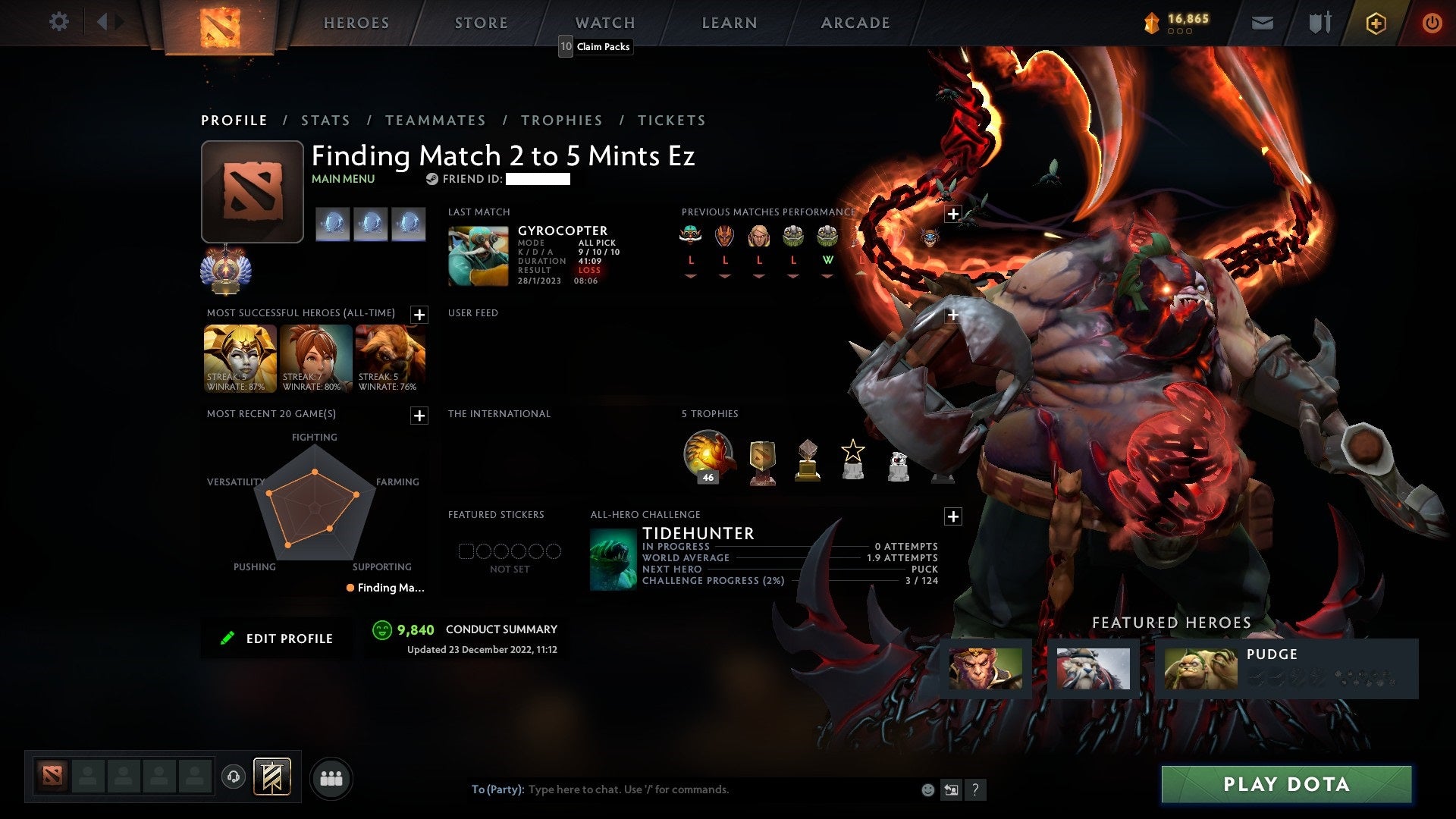The width and height of the screenshot is (1456, 819).
Task: Expand the All-Hero Challenge details
Action: [953, 516]
